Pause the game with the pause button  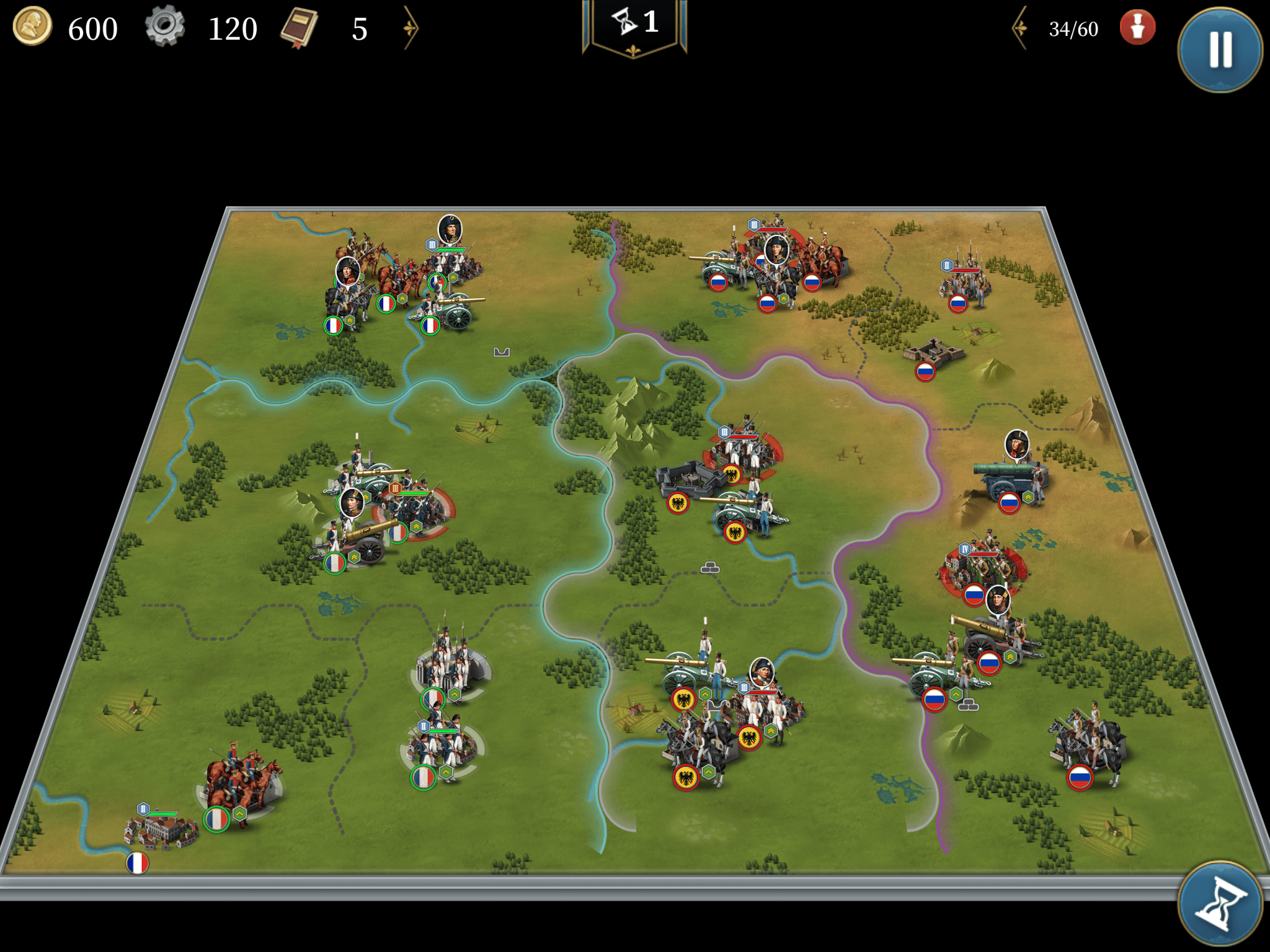click(1220, 50)
